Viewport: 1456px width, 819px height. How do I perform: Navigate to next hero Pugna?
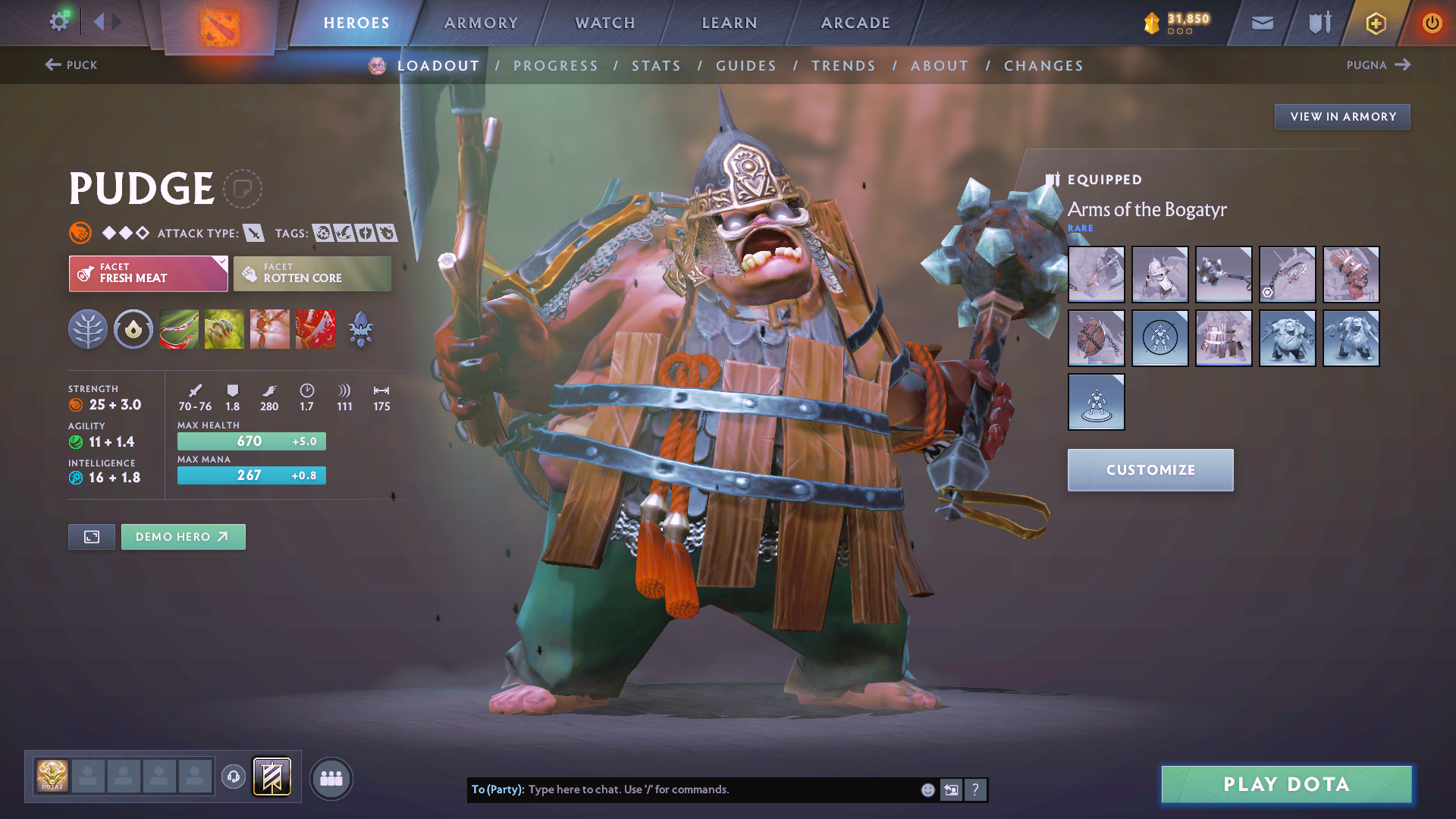pos(1378,65)
